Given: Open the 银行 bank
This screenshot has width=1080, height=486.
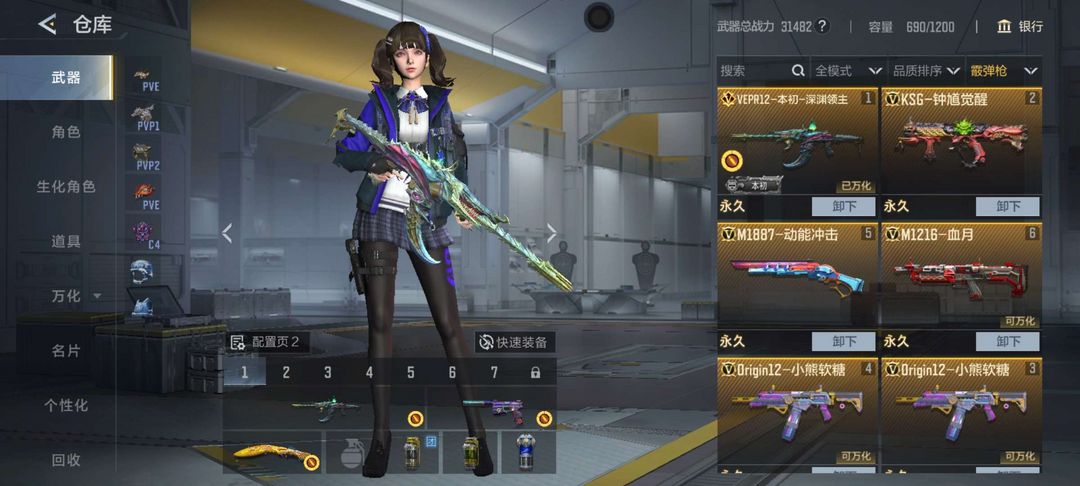Looking at the screenshot, I should pyautogui.click(x=1019, y=26).
